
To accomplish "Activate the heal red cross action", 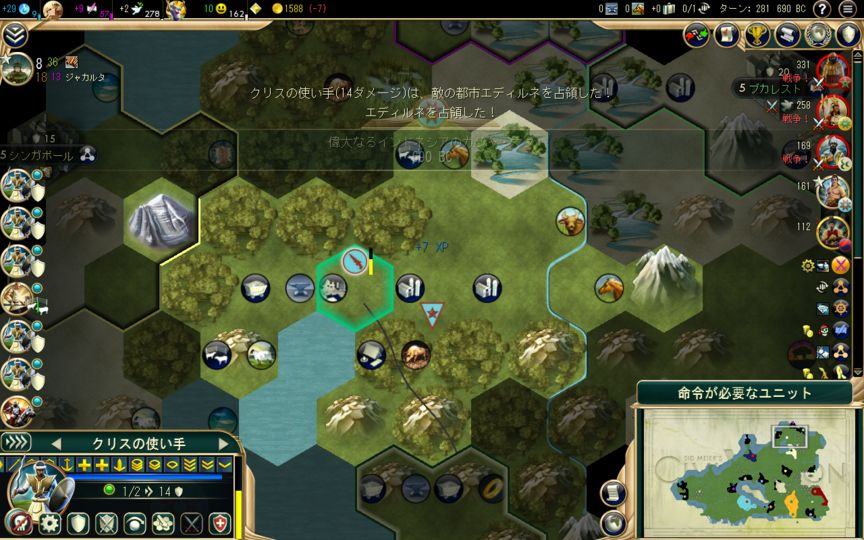I will [220, 523].
